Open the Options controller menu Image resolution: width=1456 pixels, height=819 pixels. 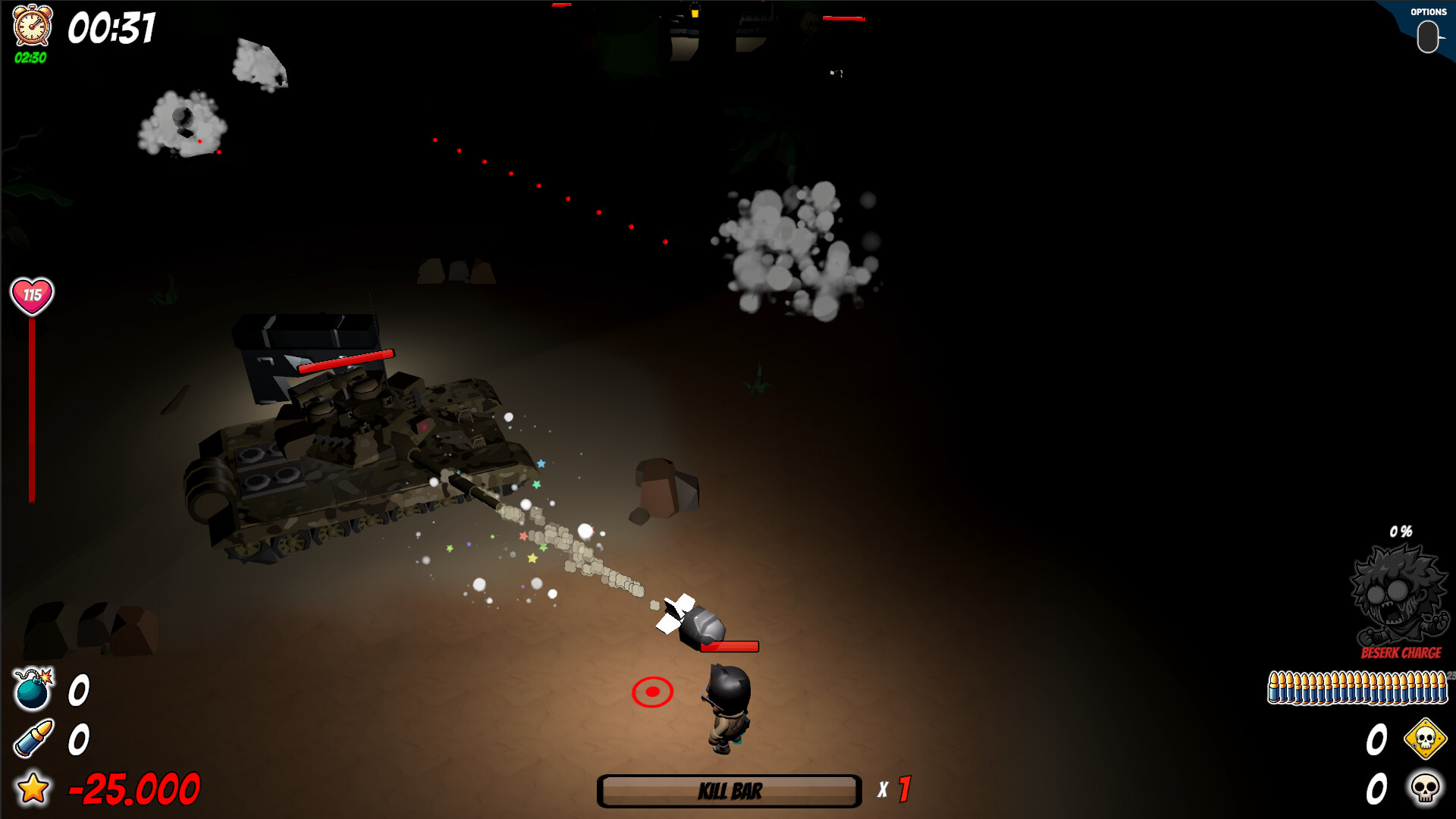tap(1429, 36)
